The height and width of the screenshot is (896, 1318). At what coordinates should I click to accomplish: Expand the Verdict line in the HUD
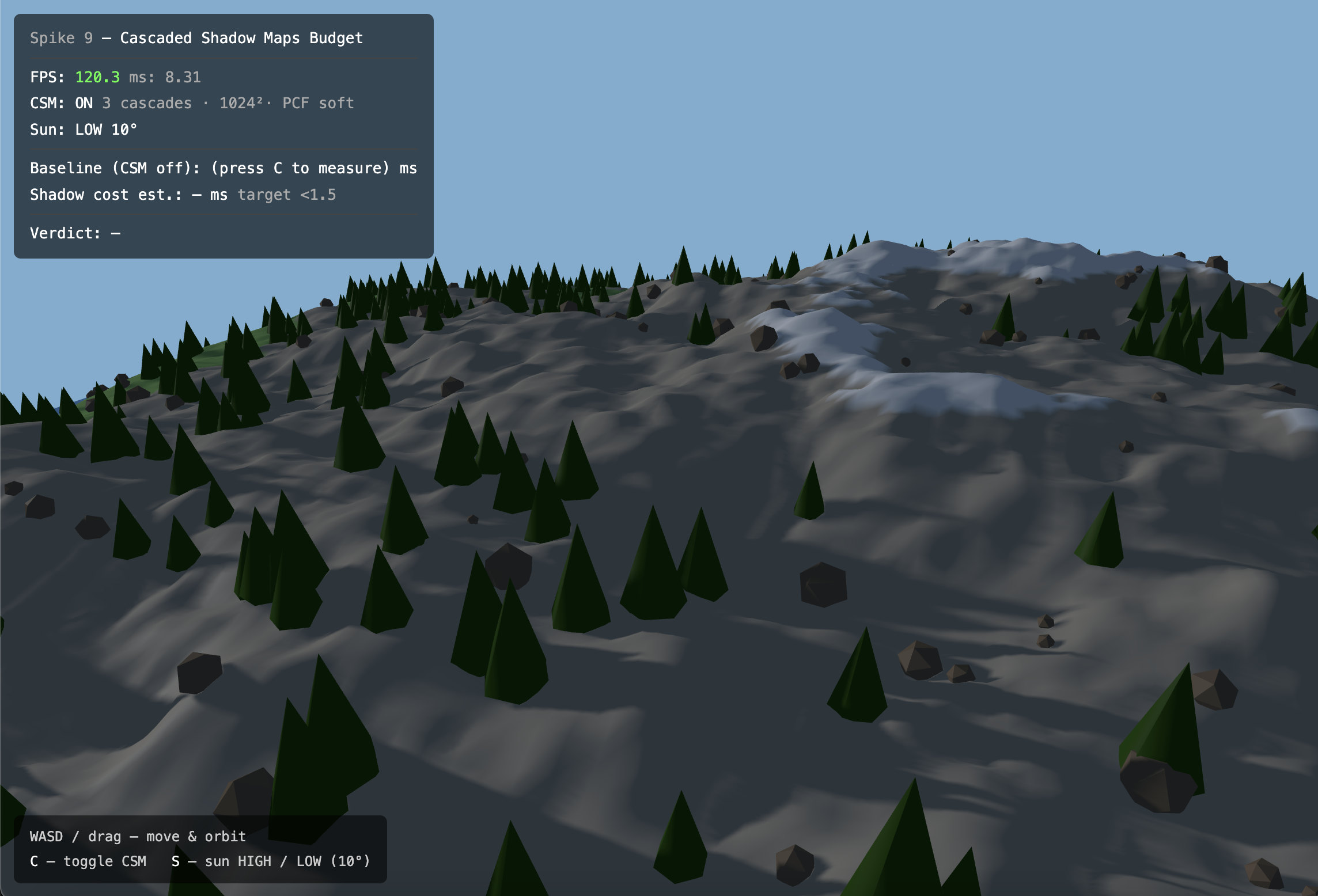point(75,233)
